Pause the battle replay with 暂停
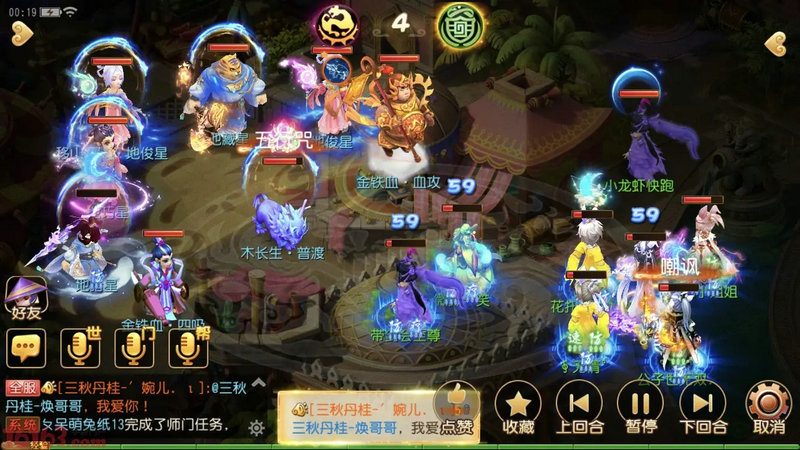Image resolution: width=800 pixels, height=450 pixels. click(x=640, y=407)
